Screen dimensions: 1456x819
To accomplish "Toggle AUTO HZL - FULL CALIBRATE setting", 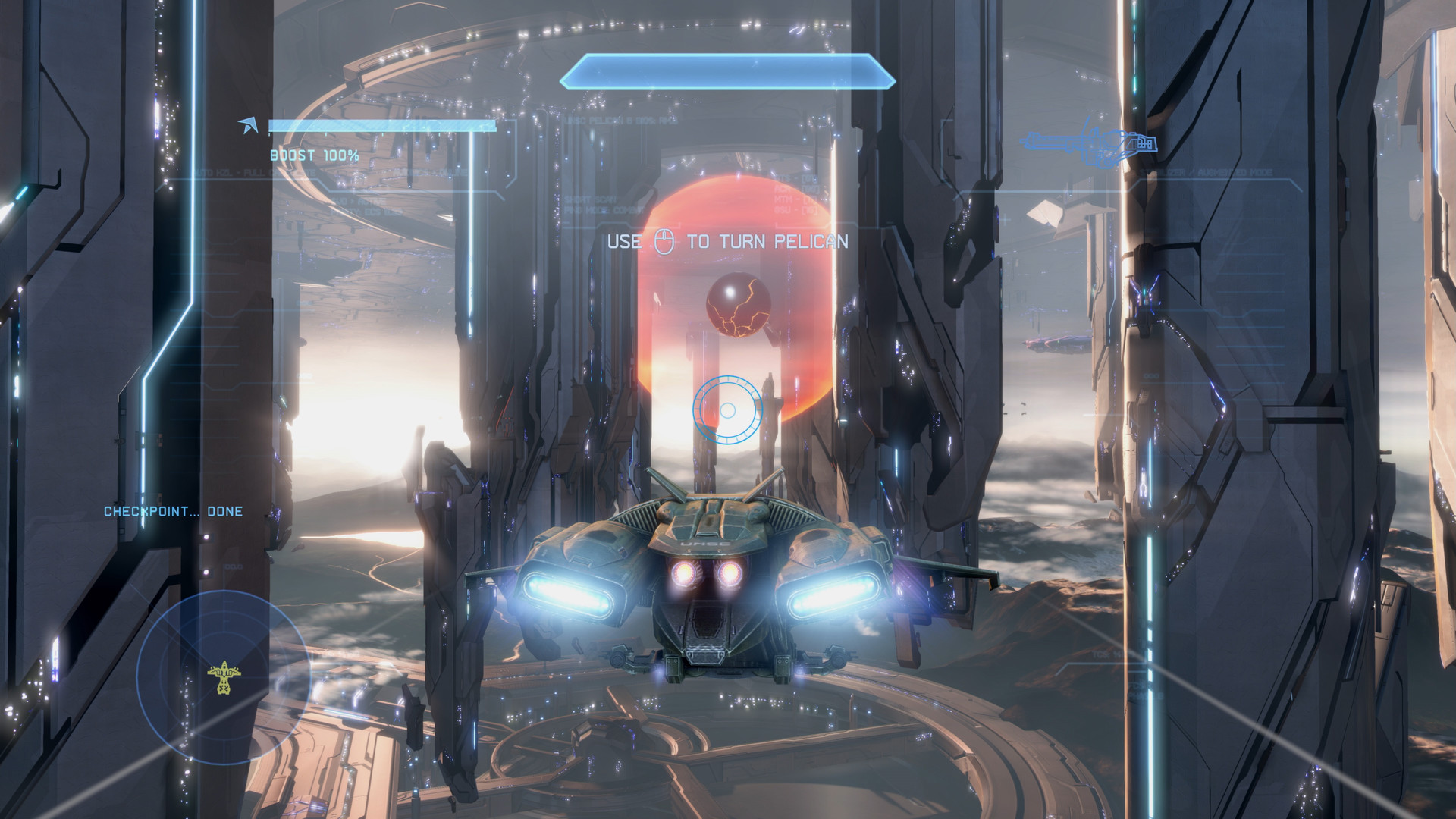I will pos(256,172).
